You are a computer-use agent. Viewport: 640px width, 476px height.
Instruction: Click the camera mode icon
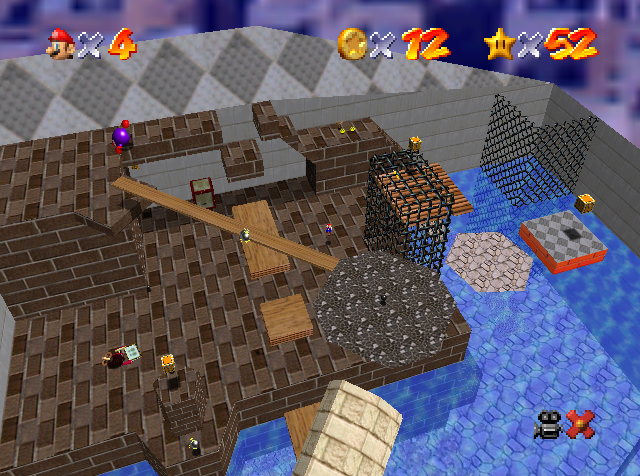[549, 425]
